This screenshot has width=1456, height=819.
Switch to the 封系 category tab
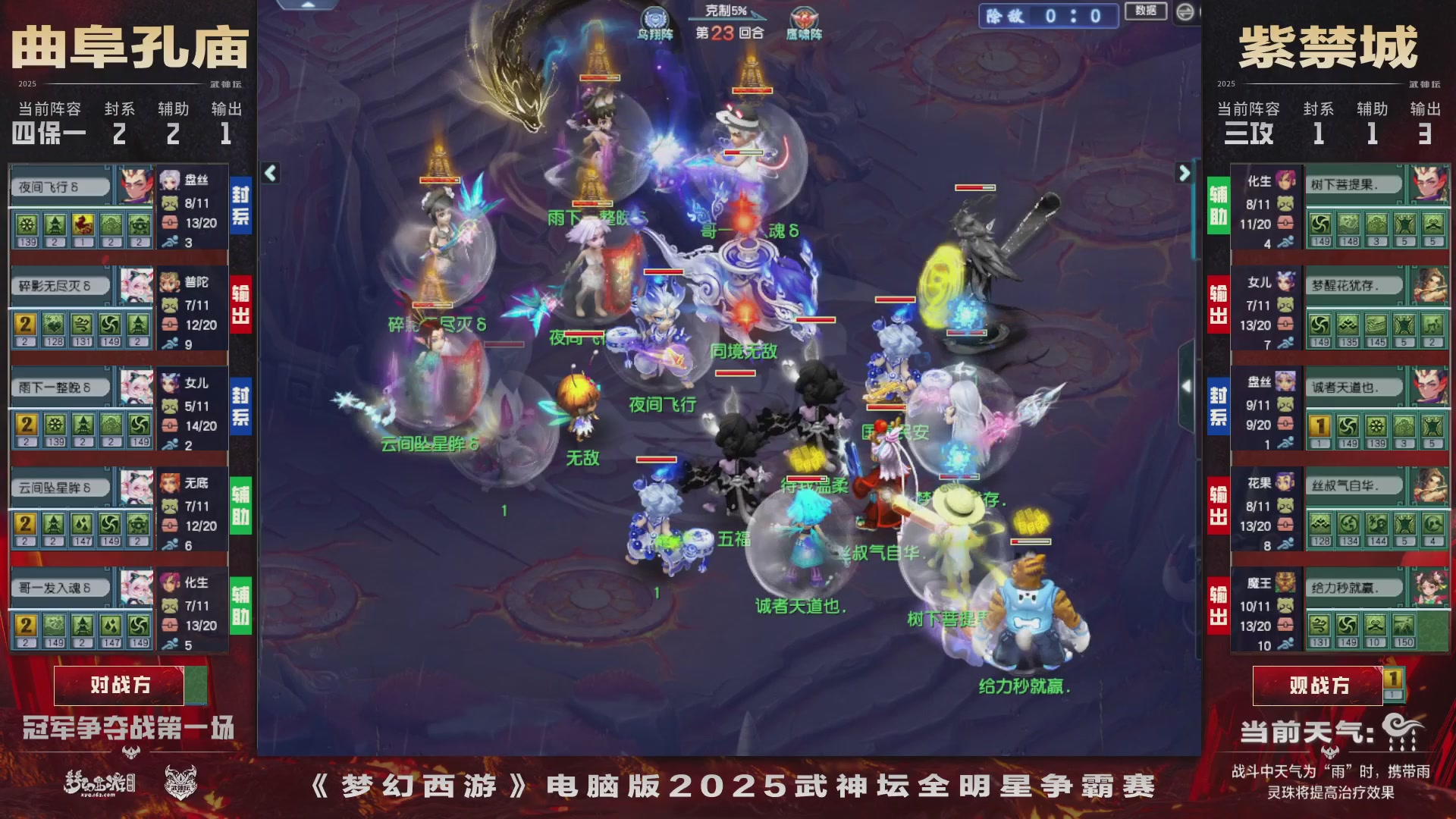[241, 205]
